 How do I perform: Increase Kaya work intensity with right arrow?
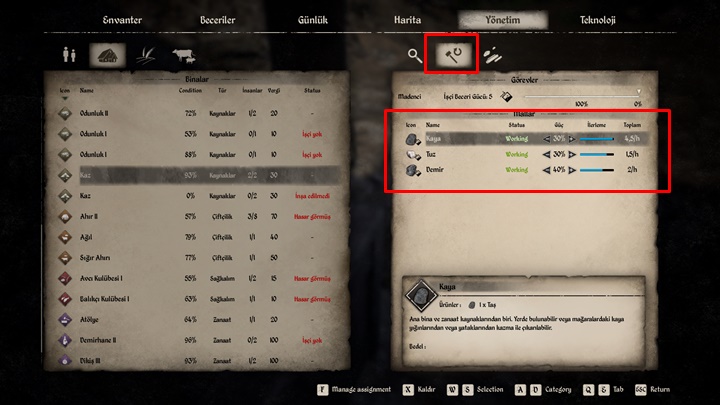[572, 139]
